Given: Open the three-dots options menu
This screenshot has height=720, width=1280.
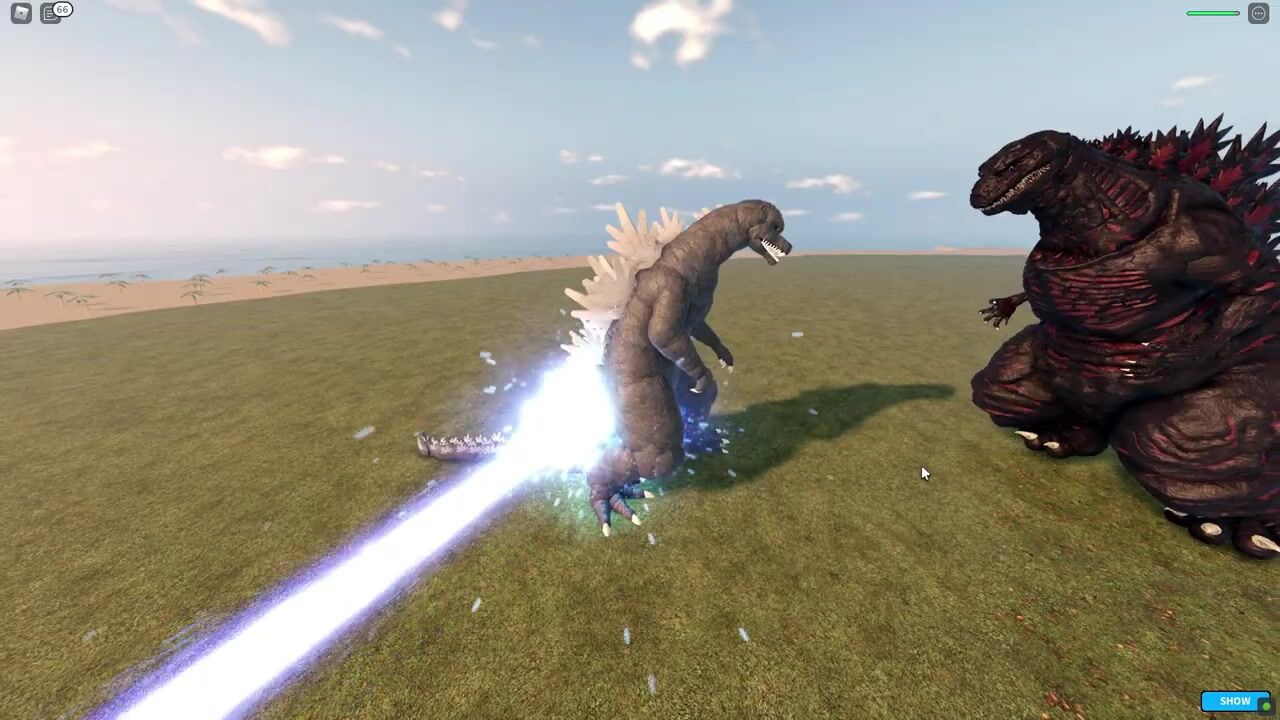Looking at the screenshot, I should 1258,14.
